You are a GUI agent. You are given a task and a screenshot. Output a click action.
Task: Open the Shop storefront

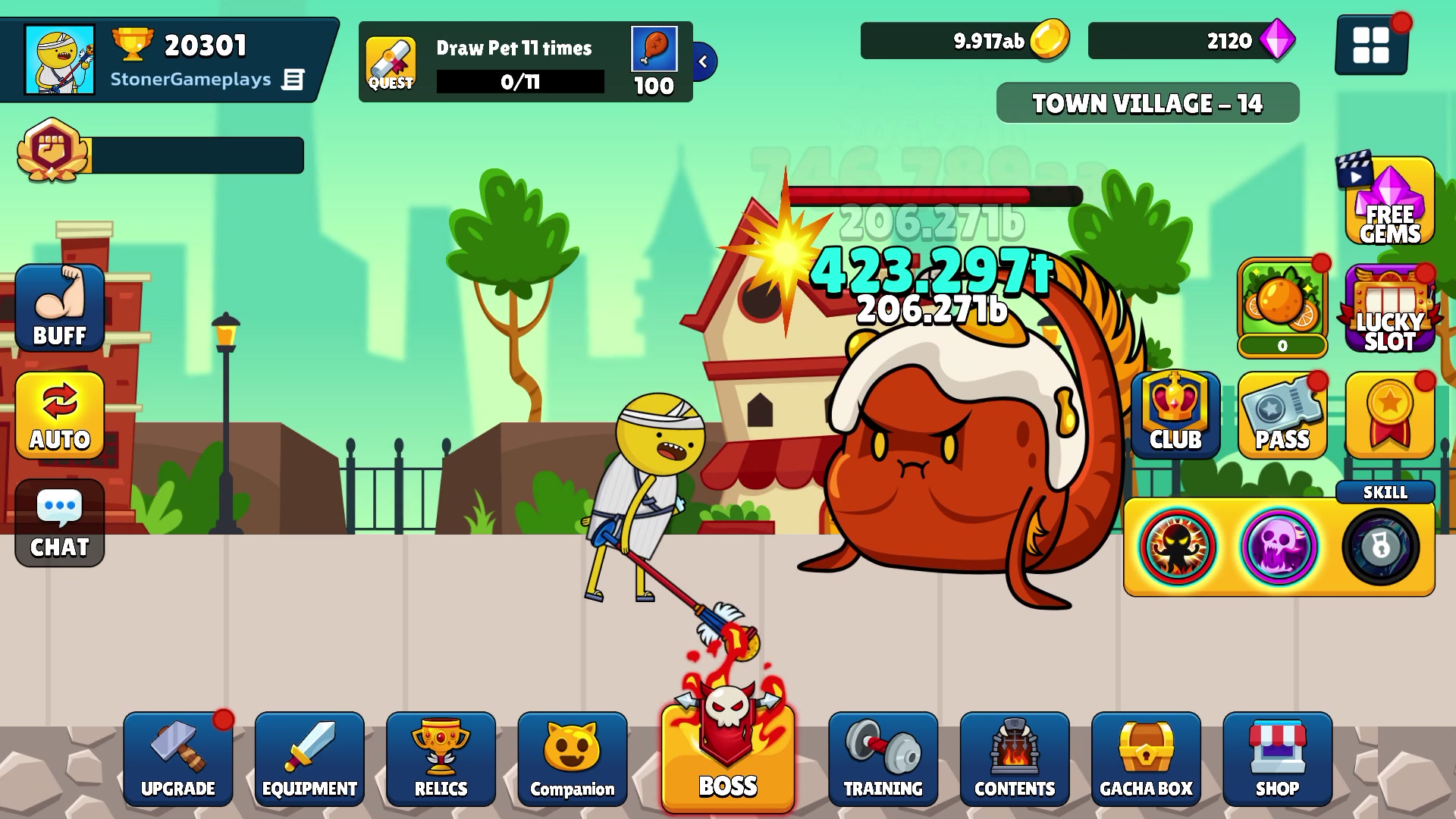click(1279, 758)
